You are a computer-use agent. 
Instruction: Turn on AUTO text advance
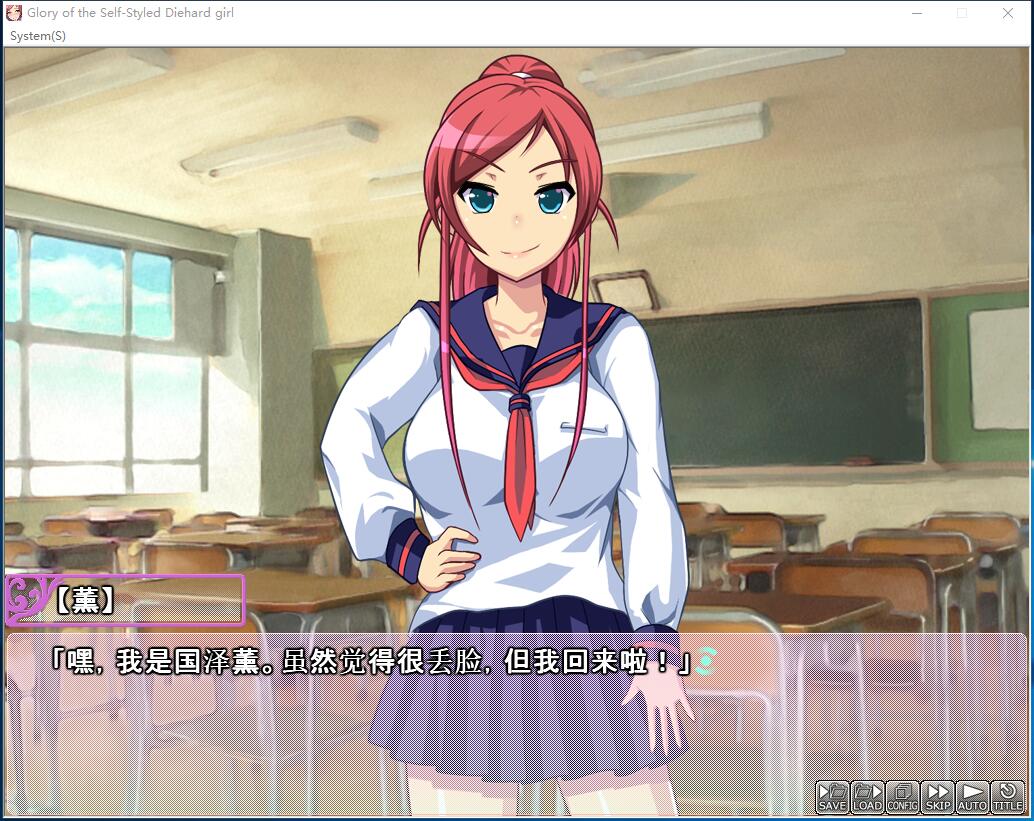pyautogui.click(x=972, y=797)
